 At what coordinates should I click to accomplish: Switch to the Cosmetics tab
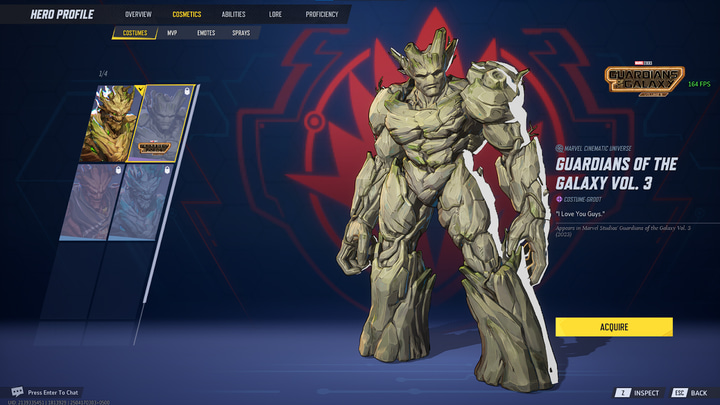click(x=186, y=15)
